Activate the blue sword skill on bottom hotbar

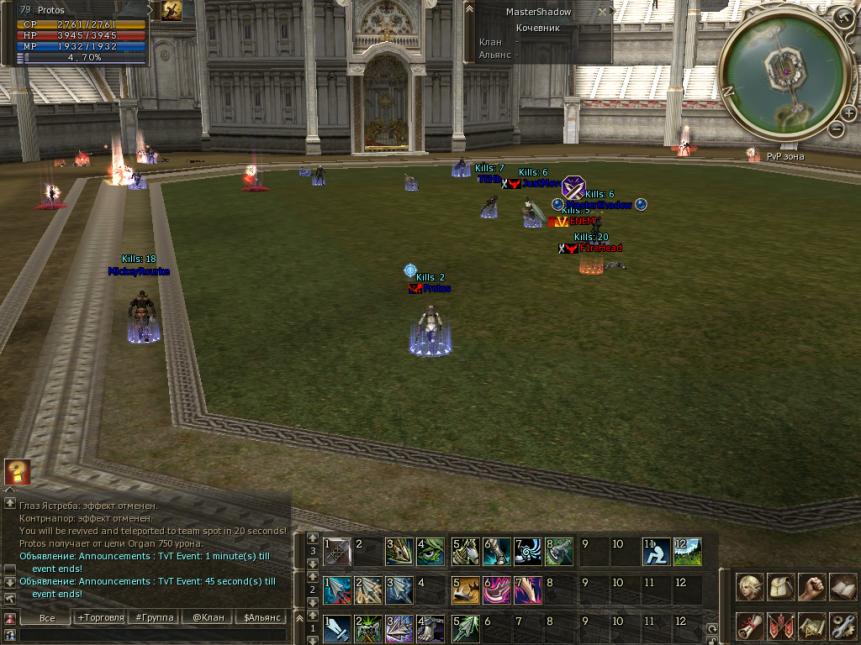(x=337, y=627)
